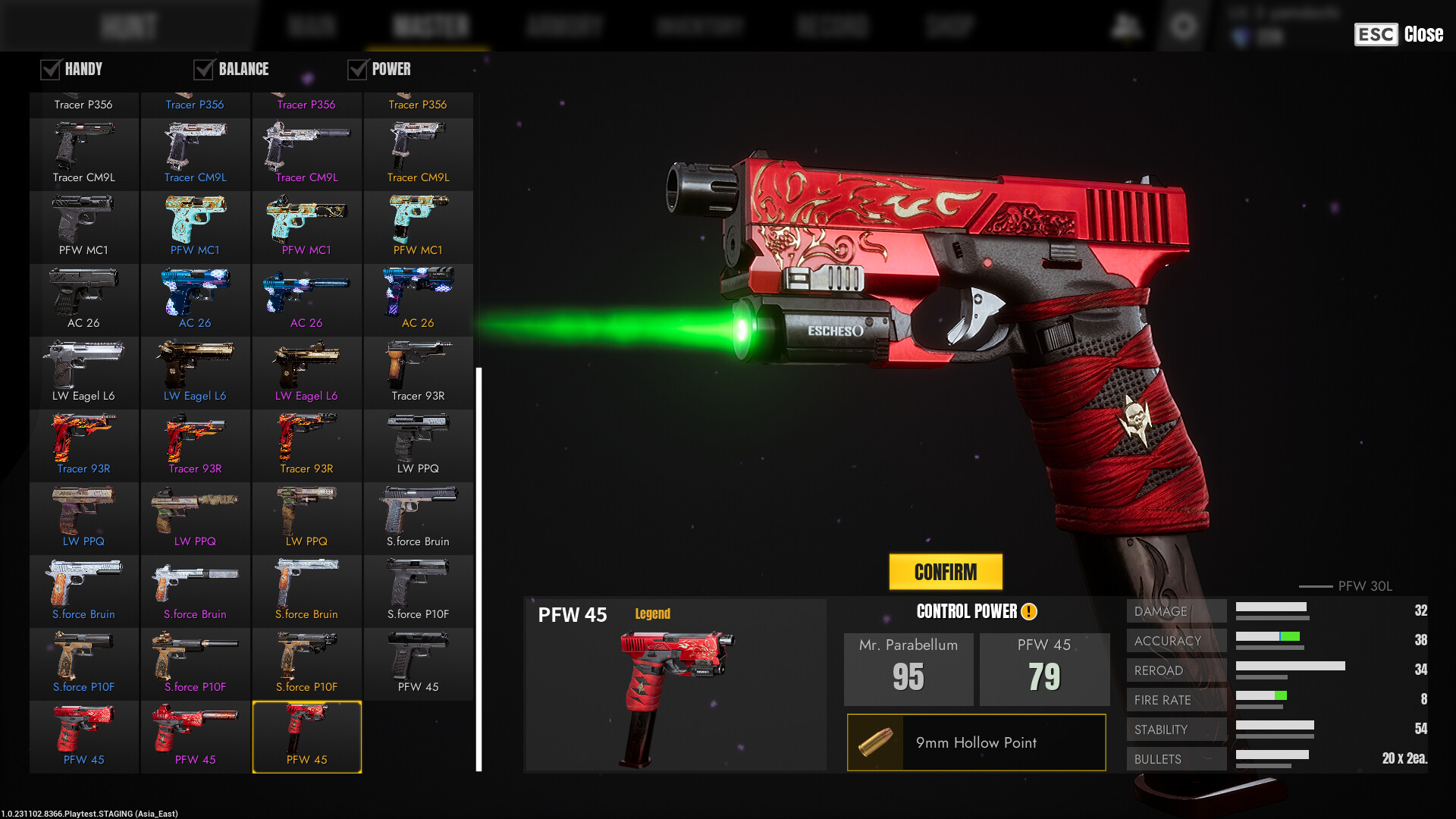Image resolution: width=1456 pixels, height=819 pixels.
Task: Open the 9mm Hollow Point ammo slot
Action: 976,742
